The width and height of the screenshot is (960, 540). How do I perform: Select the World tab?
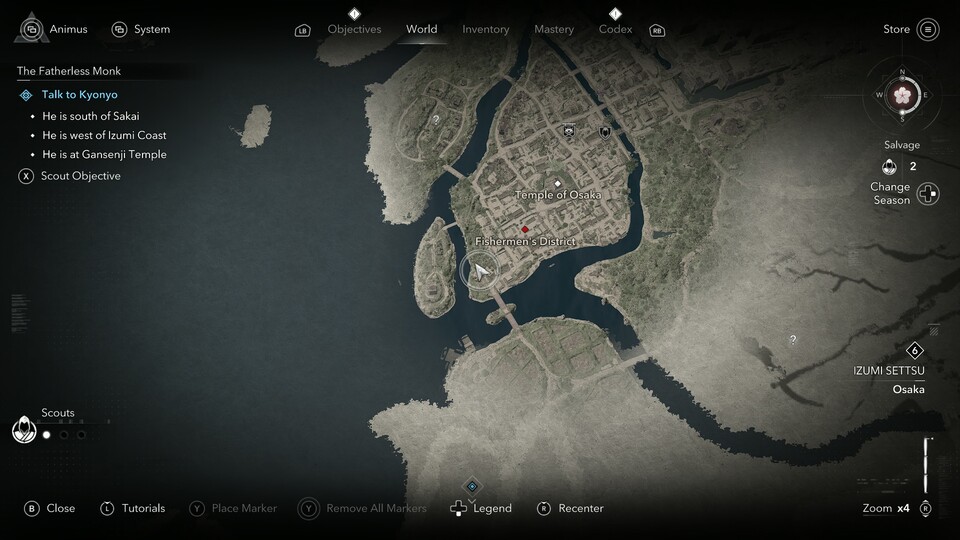click(421, 29)
